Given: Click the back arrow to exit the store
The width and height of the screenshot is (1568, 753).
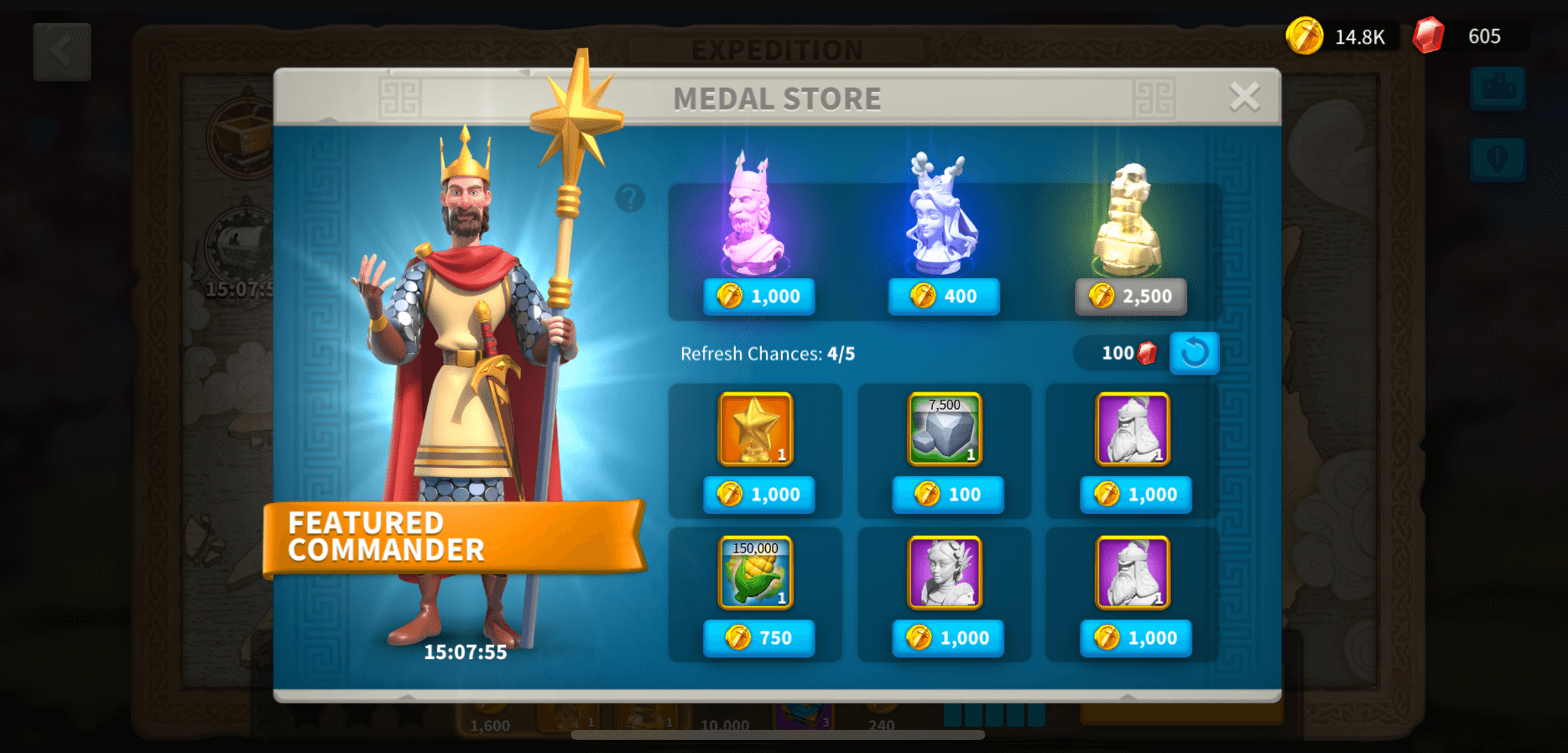Looking at the screenshot, I should (x=63, y=51).
